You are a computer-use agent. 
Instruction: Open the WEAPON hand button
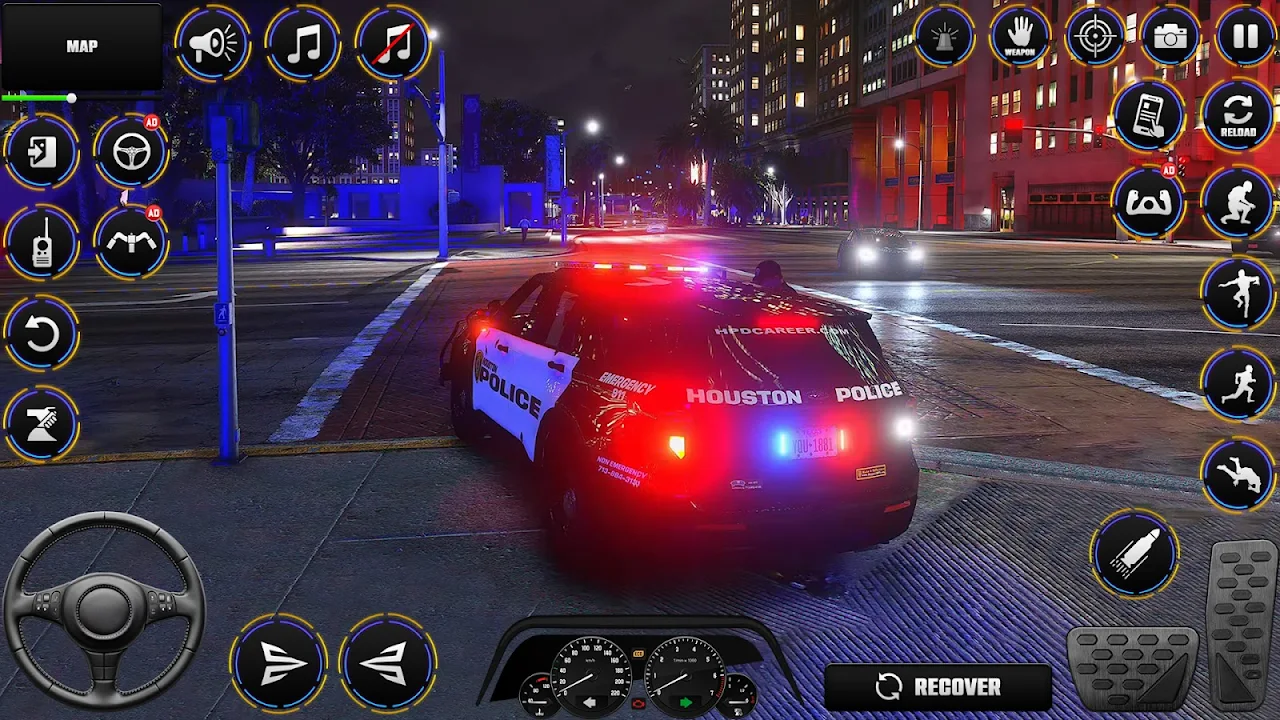(1019, 37)
